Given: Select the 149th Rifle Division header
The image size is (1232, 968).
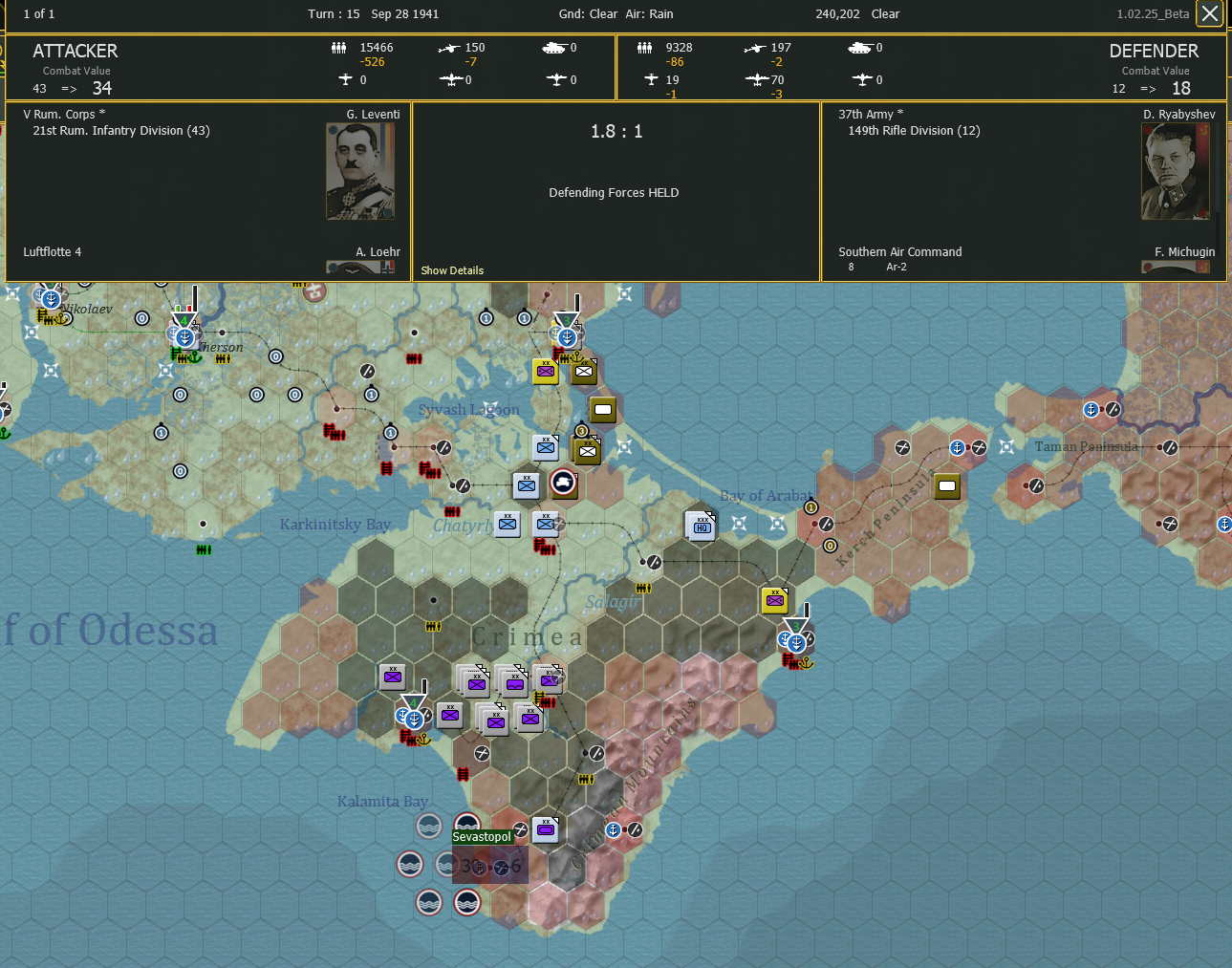Looking at the screenshot, I should pos(913,131).
